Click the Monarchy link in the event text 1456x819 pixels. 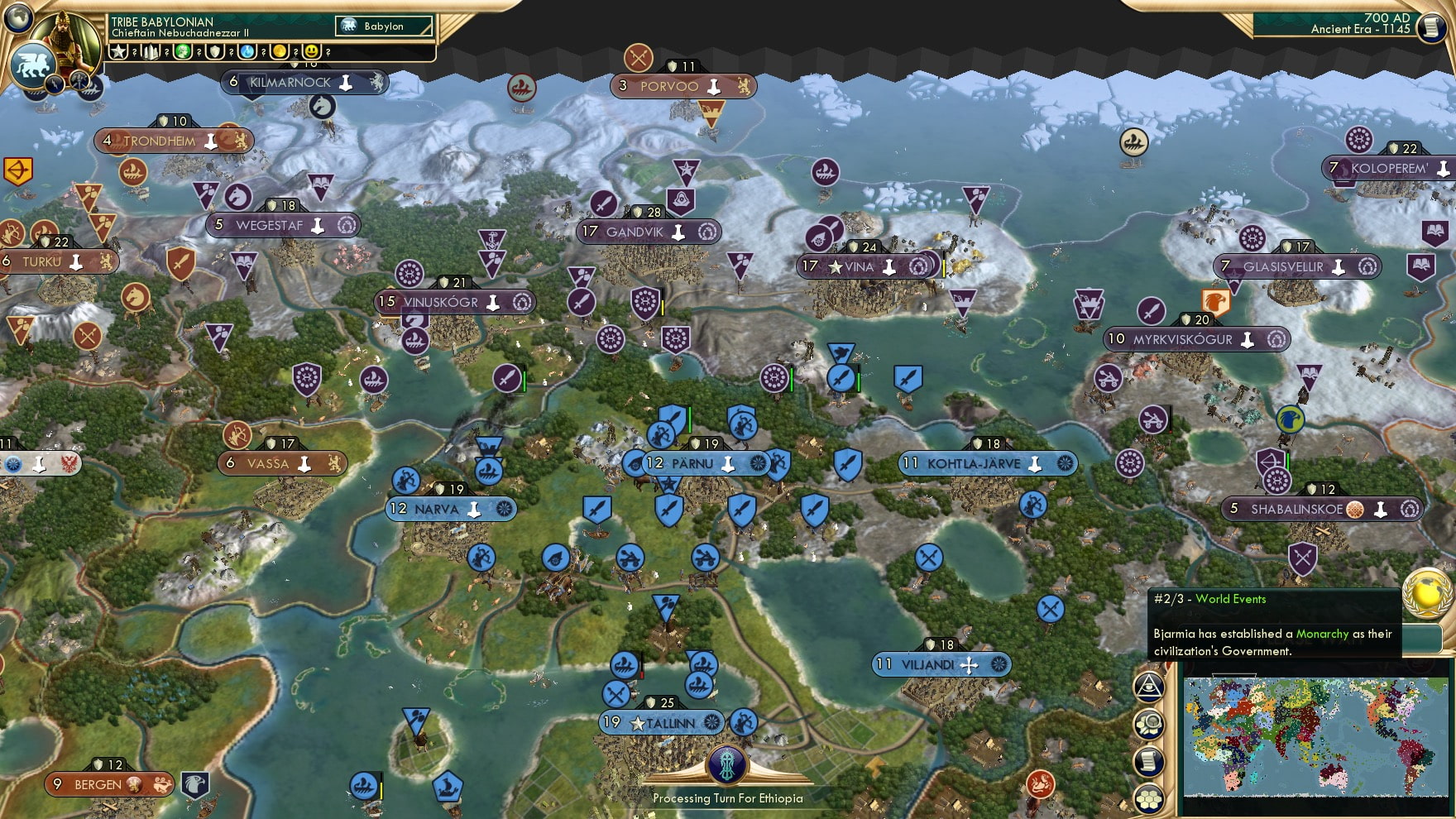(1320, 634)
